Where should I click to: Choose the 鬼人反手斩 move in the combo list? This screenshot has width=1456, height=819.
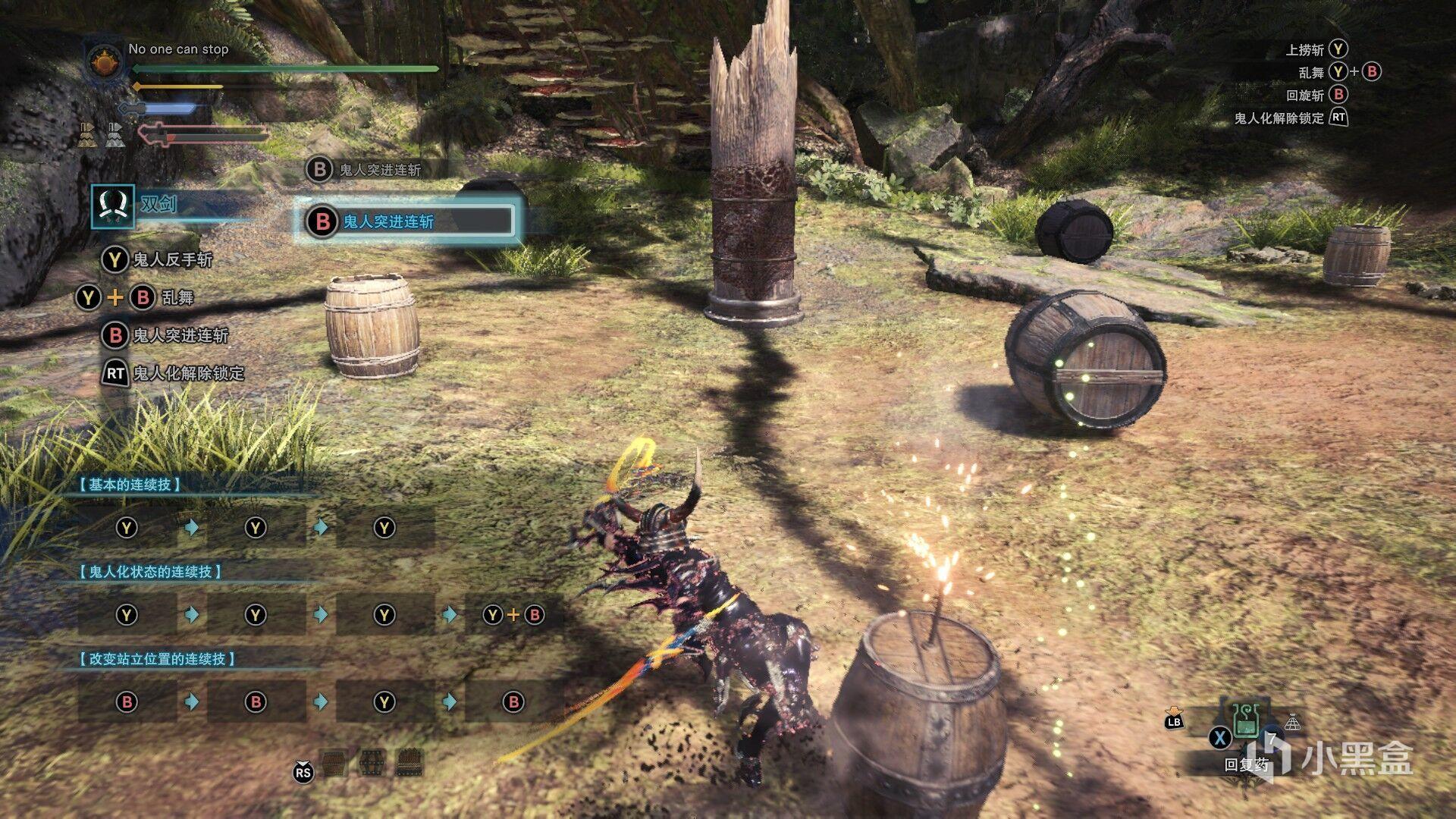click(172, 260)
